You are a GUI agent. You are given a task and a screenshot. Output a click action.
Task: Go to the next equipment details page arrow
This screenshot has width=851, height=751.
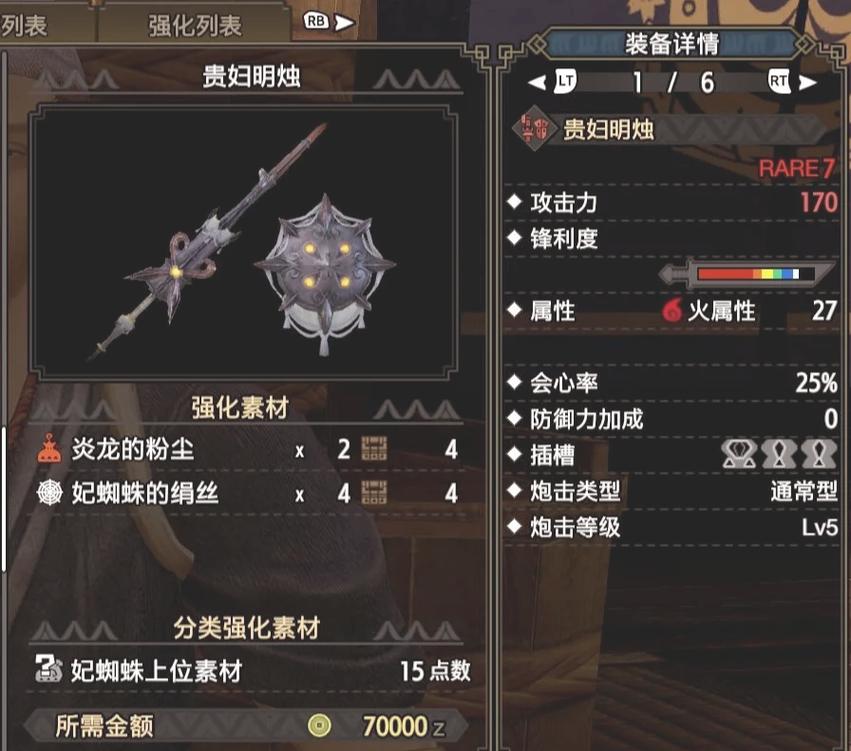[808, 81]
